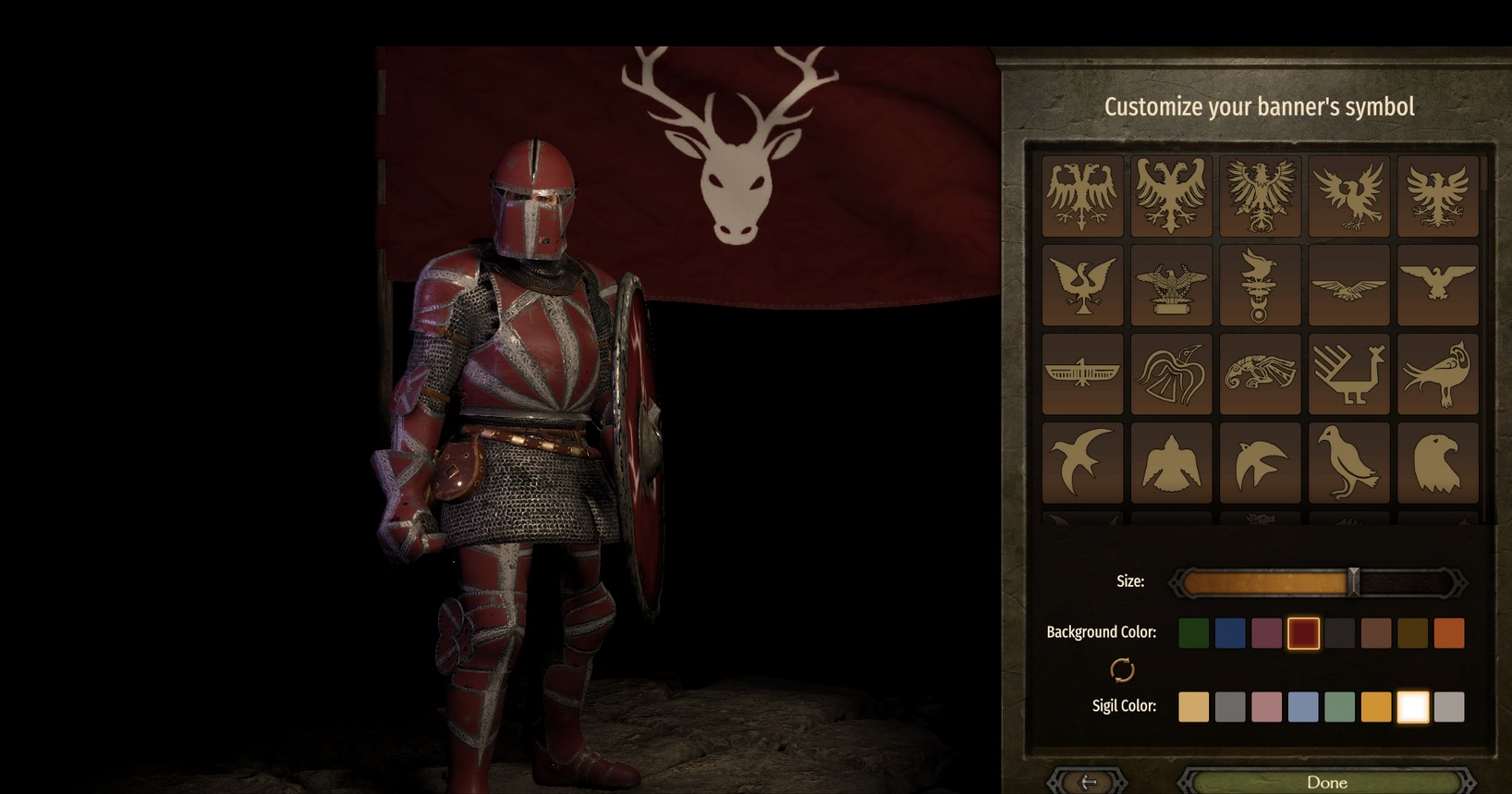Choose the navy blue background color
The width and height of the screenshot is (1512, 794).
[x=1230, y=633]
